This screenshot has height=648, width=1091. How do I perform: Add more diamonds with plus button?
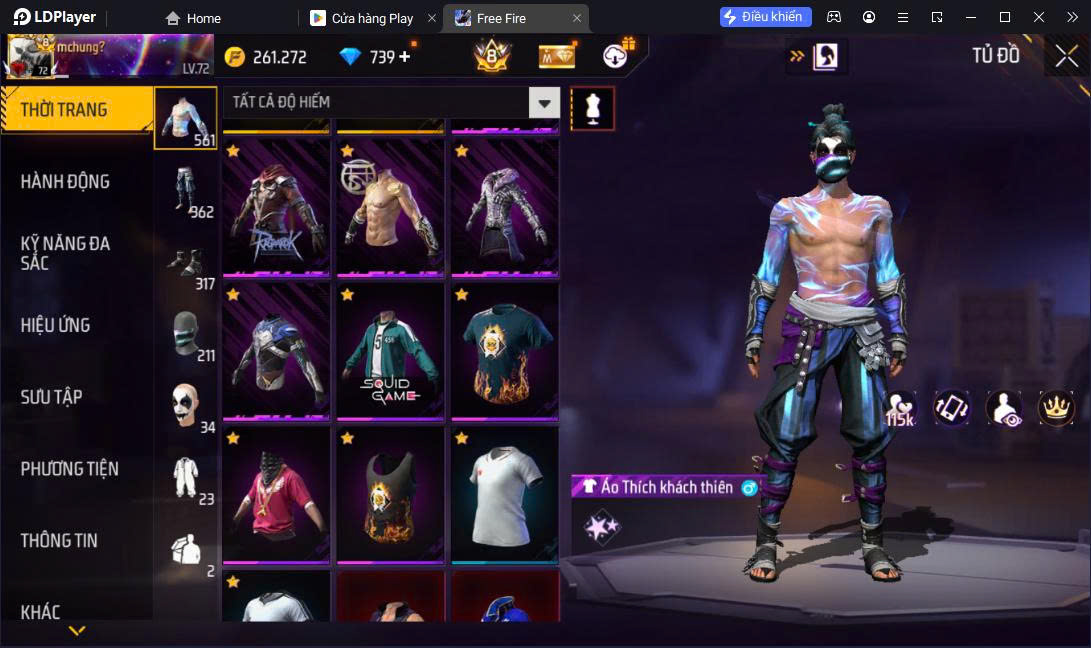tap(405, 57)
